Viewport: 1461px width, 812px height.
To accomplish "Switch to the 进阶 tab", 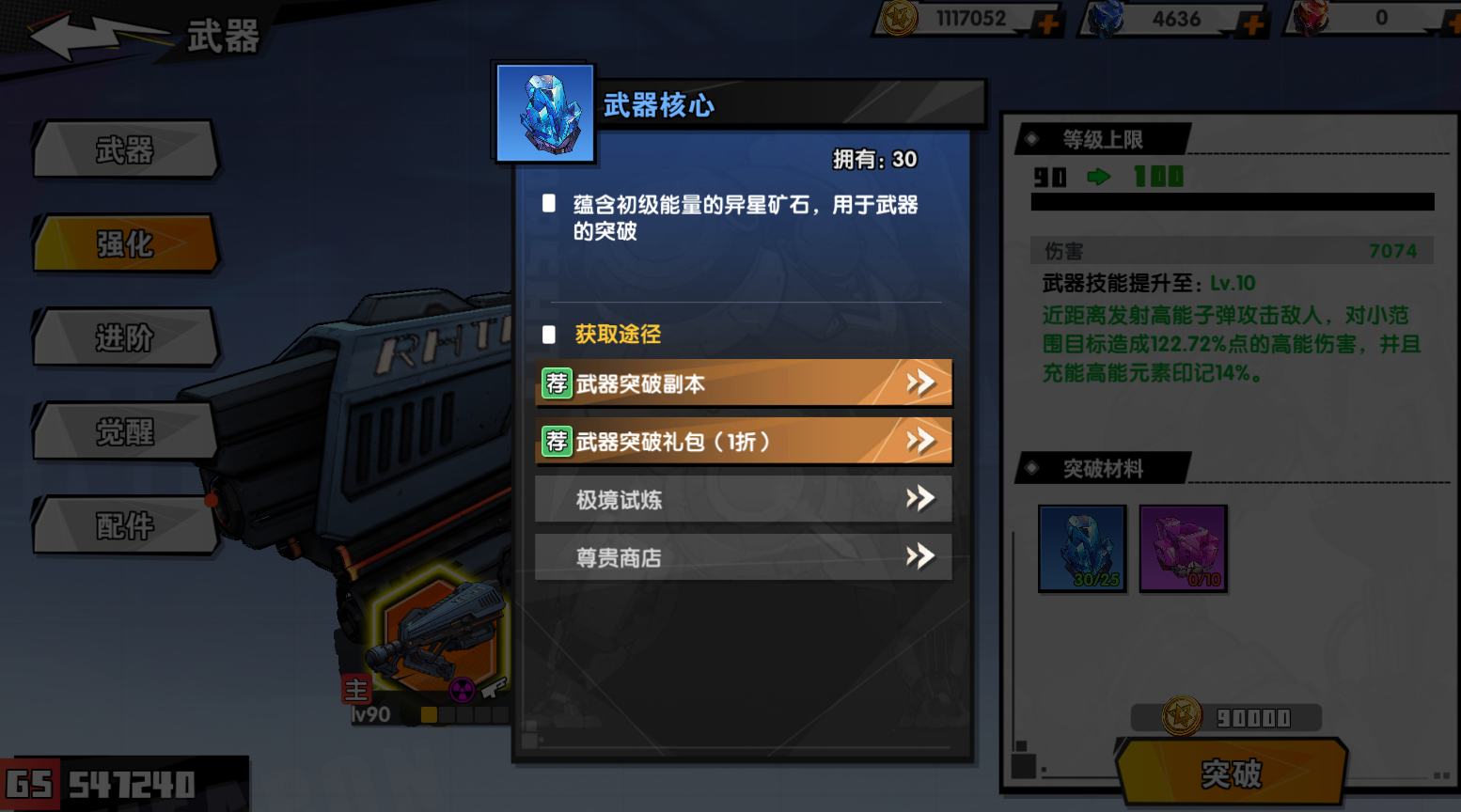I will click(x=125, y=337).
